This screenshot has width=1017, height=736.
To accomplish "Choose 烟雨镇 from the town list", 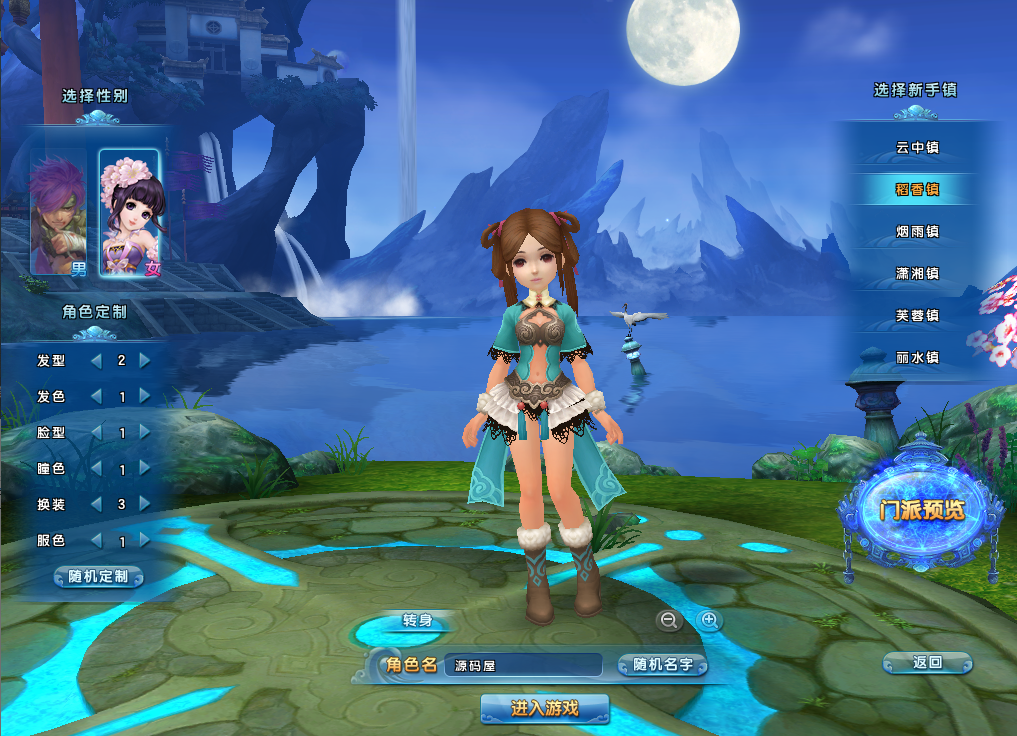I will click(x=917, y=232).
